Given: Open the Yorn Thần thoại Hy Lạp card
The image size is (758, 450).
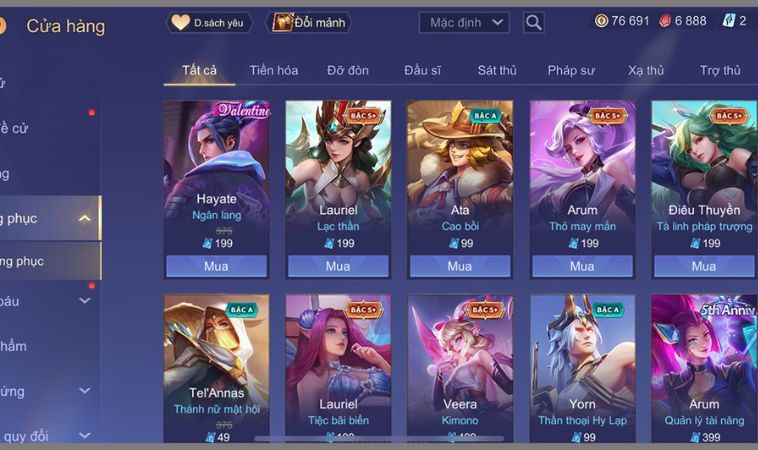Looking at the screenshot, I should 582,365.
